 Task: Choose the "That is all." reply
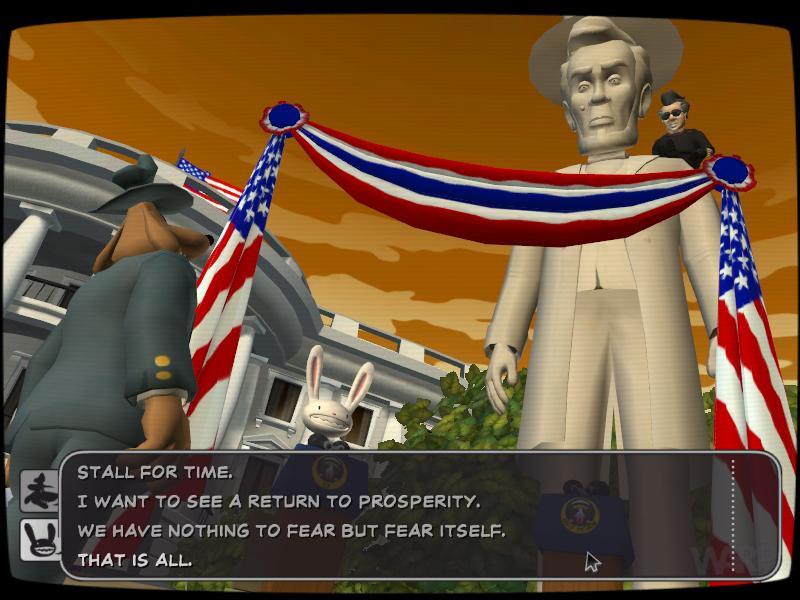(x=134, y=560)
